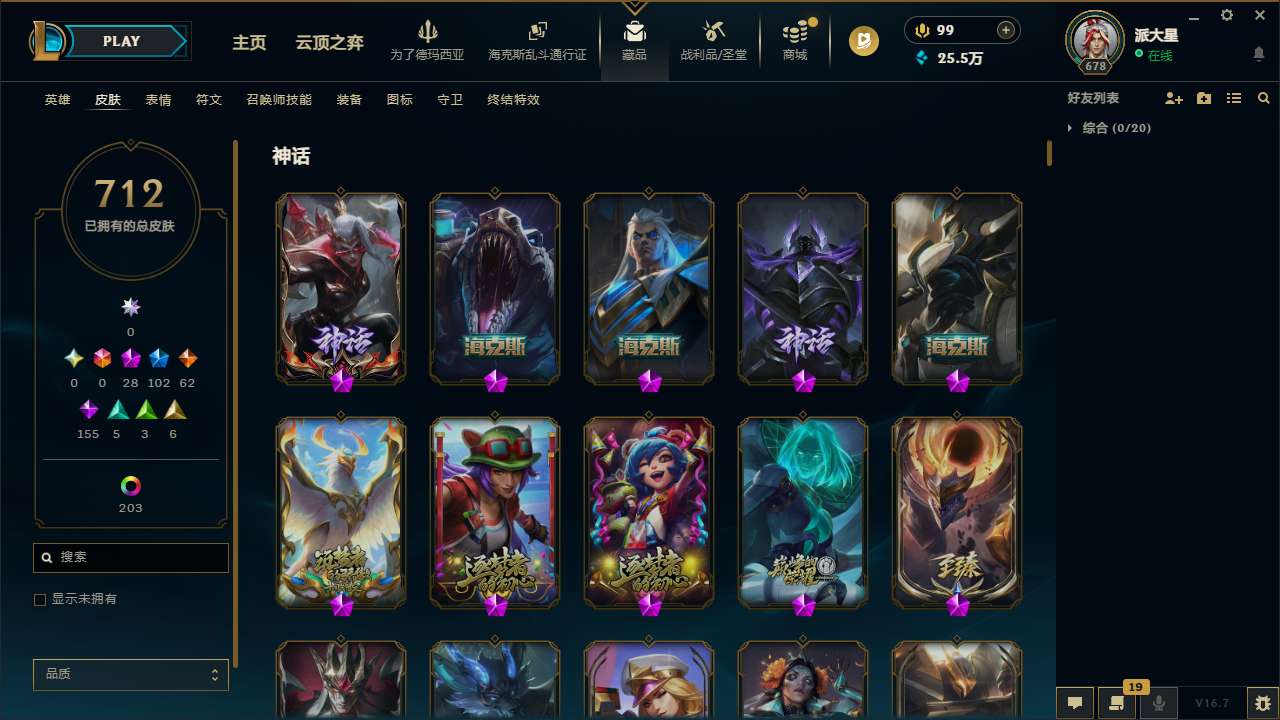1280x720 pixels.
Task: Create a friend group with the folder-plus icon
Action: [1203, 98]
